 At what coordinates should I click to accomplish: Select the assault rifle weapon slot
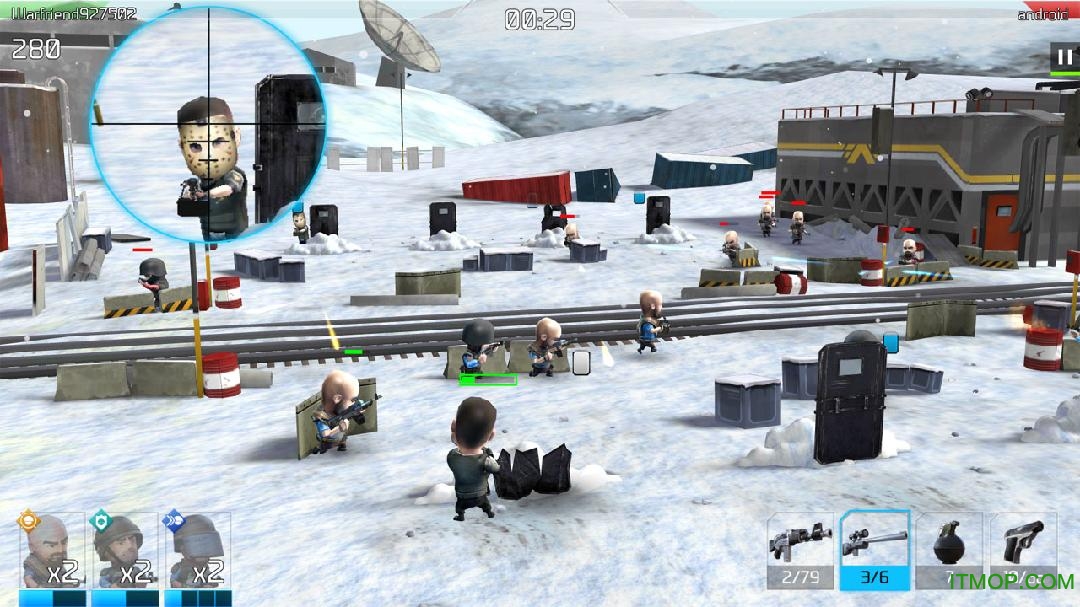(800, 550)
